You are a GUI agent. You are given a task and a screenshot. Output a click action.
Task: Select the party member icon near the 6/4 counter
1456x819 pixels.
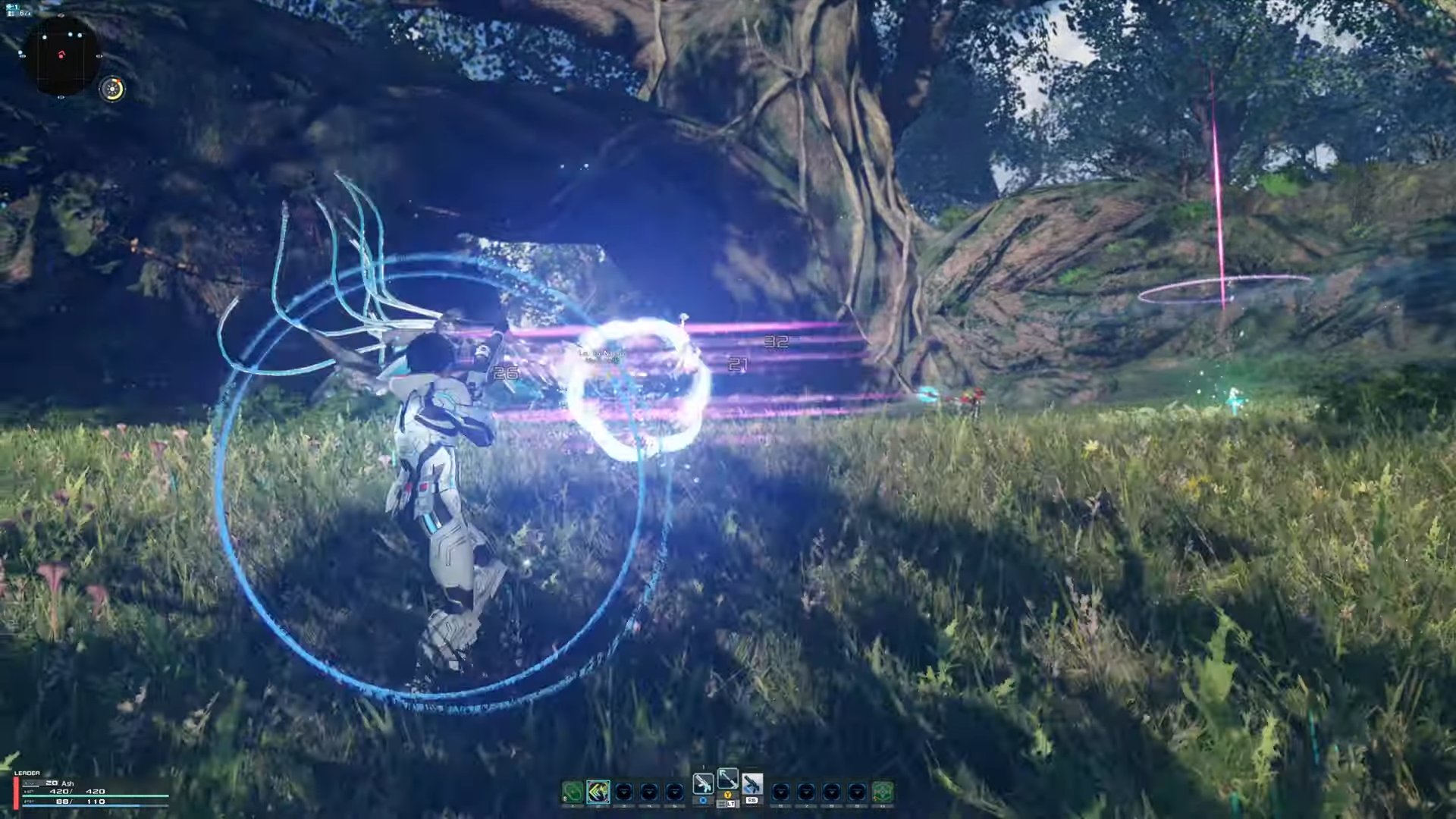click(12, 13)
